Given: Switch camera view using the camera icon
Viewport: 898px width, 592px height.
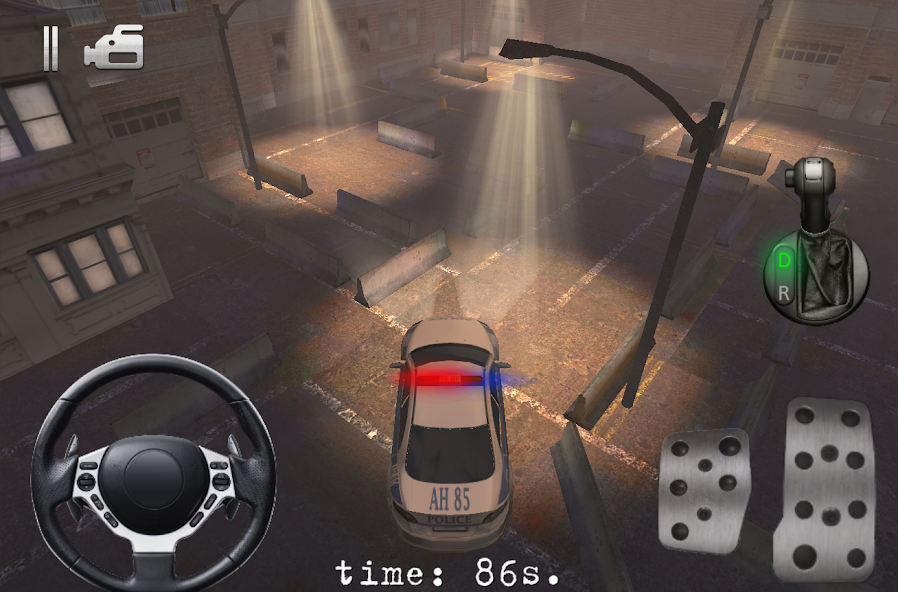Looking at the screenshot, I should 114,49.
